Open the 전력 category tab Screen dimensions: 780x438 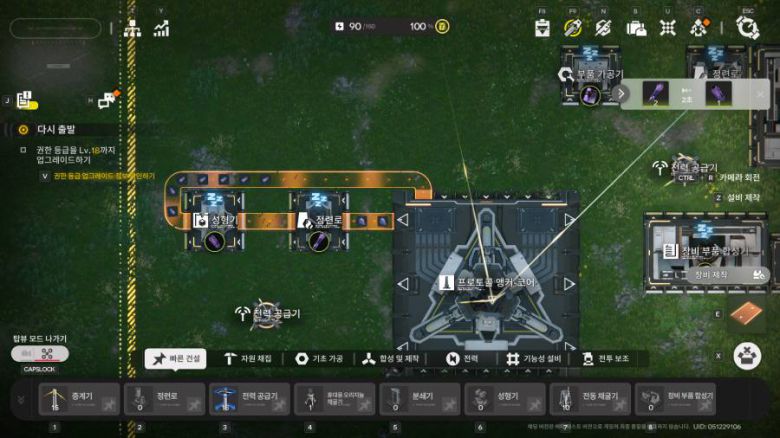pos(463,358)
